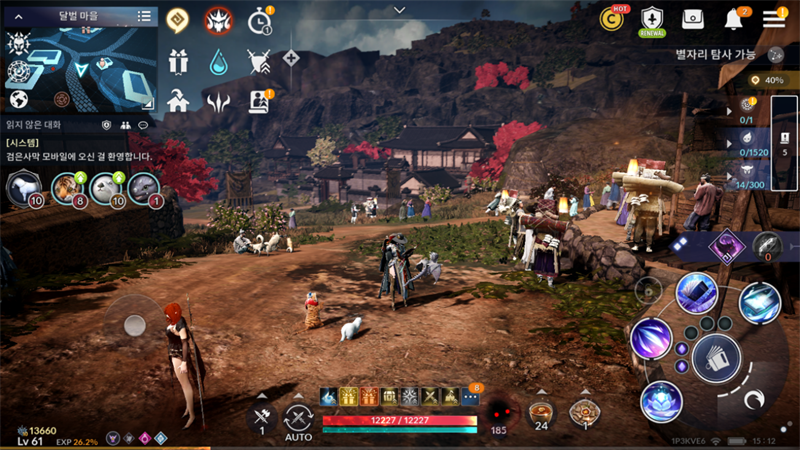Expand the buff list ellipsis button
Viewport: 800px width, 450px height.
(471, 397)
